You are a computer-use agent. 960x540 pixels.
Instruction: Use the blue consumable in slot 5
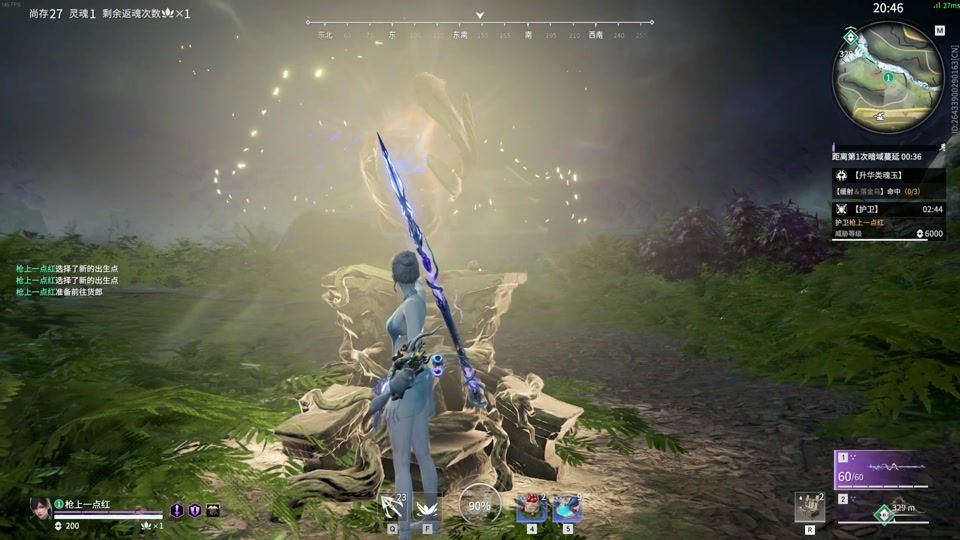568,507
